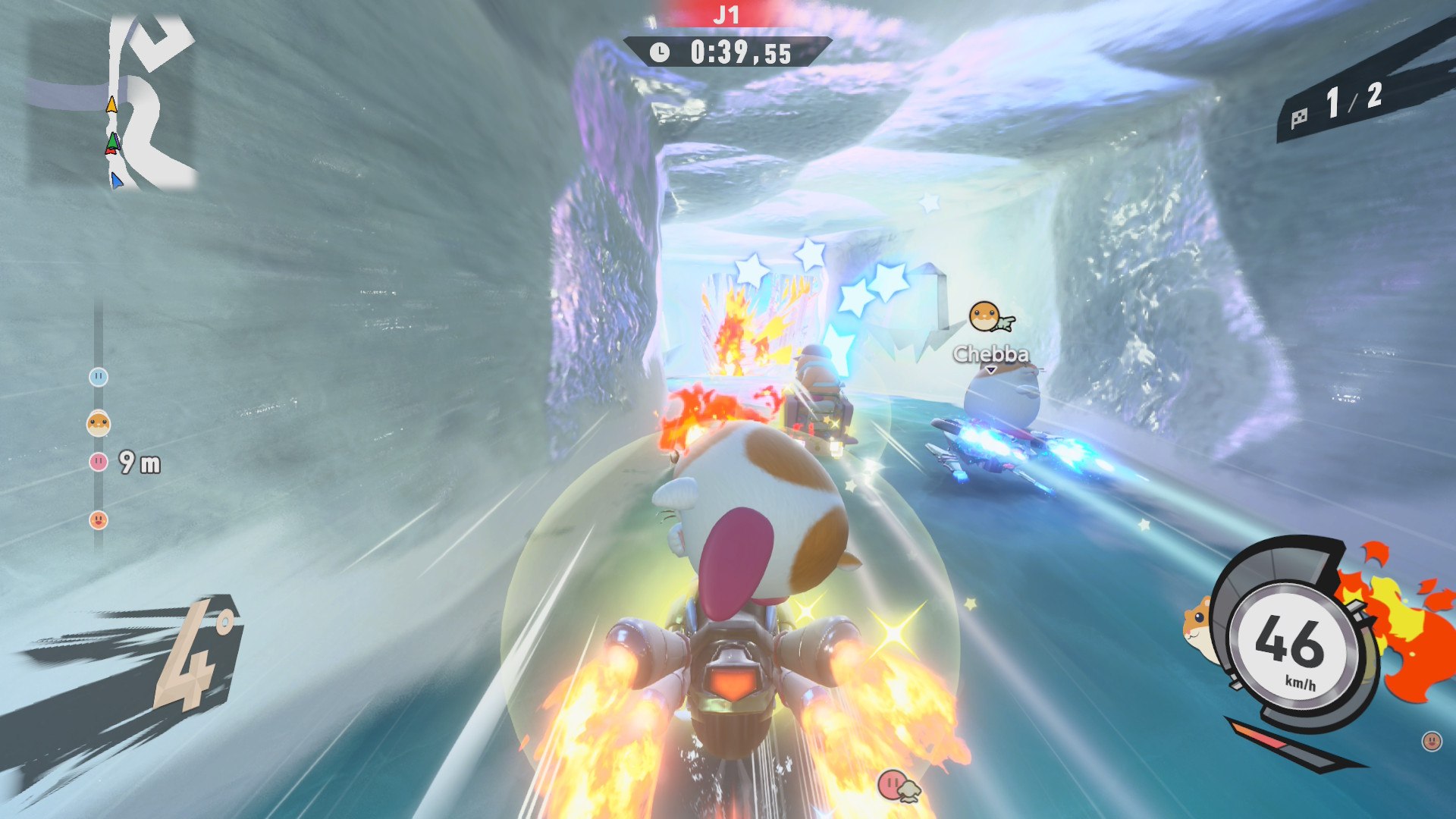This screenshot has height=819, width=1456.
Task: Select the light blue racer icon on the progress bar
Action: tap(99, 377)
